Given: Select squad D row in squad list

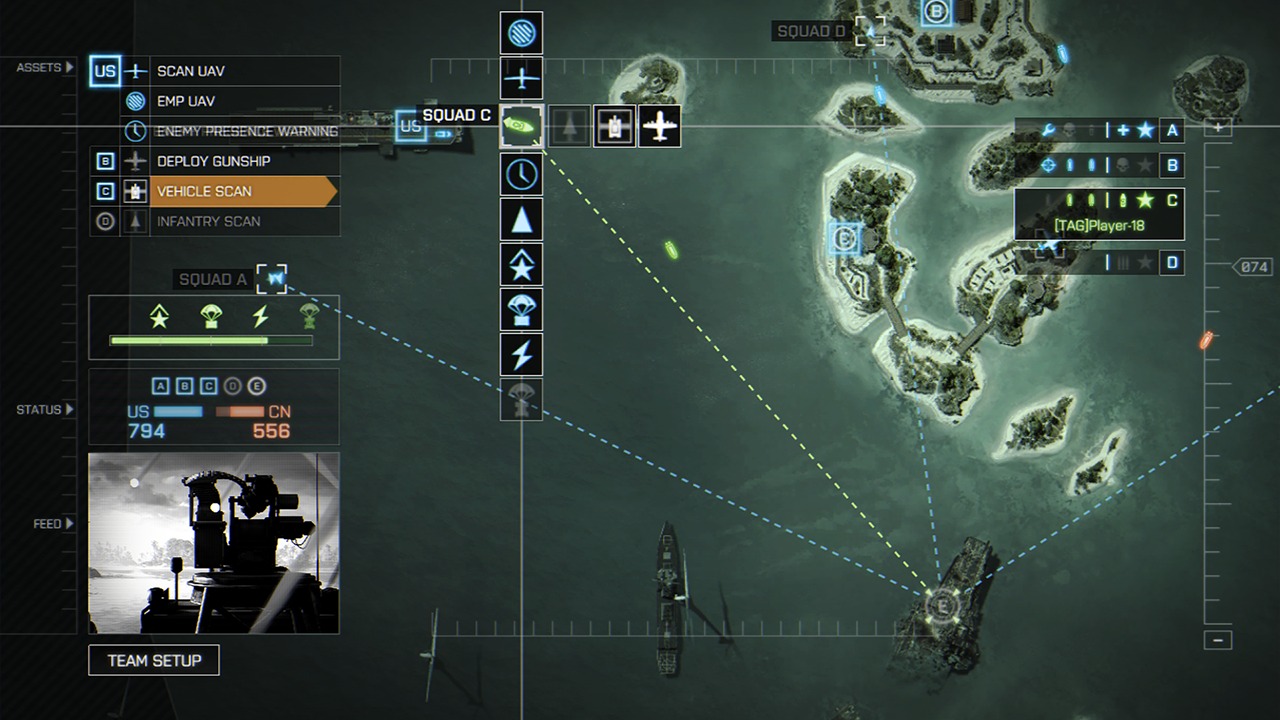Looking at the screenshot, I should (1100, 263).
